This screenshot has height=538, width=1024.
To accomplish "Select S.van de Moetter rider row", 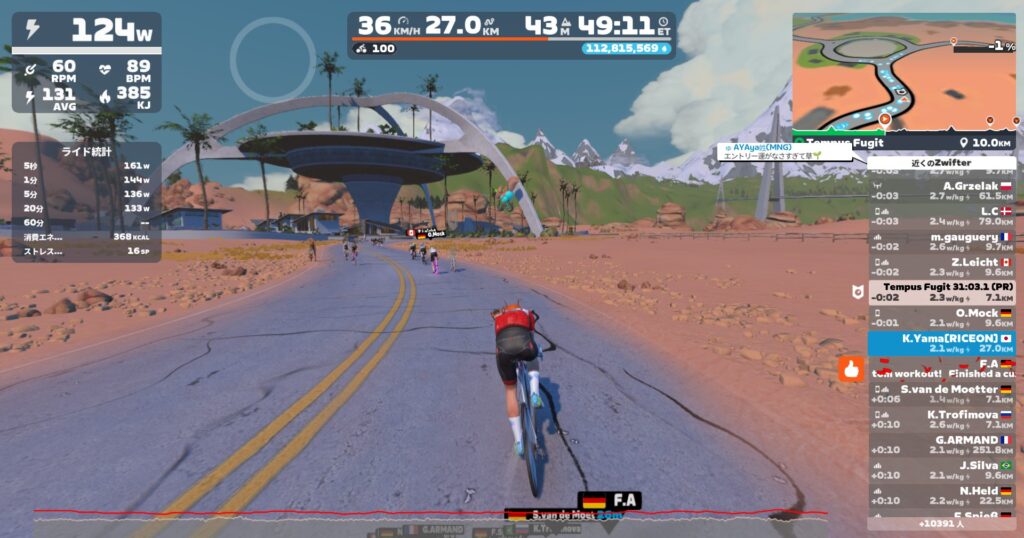I will (941, 394).
